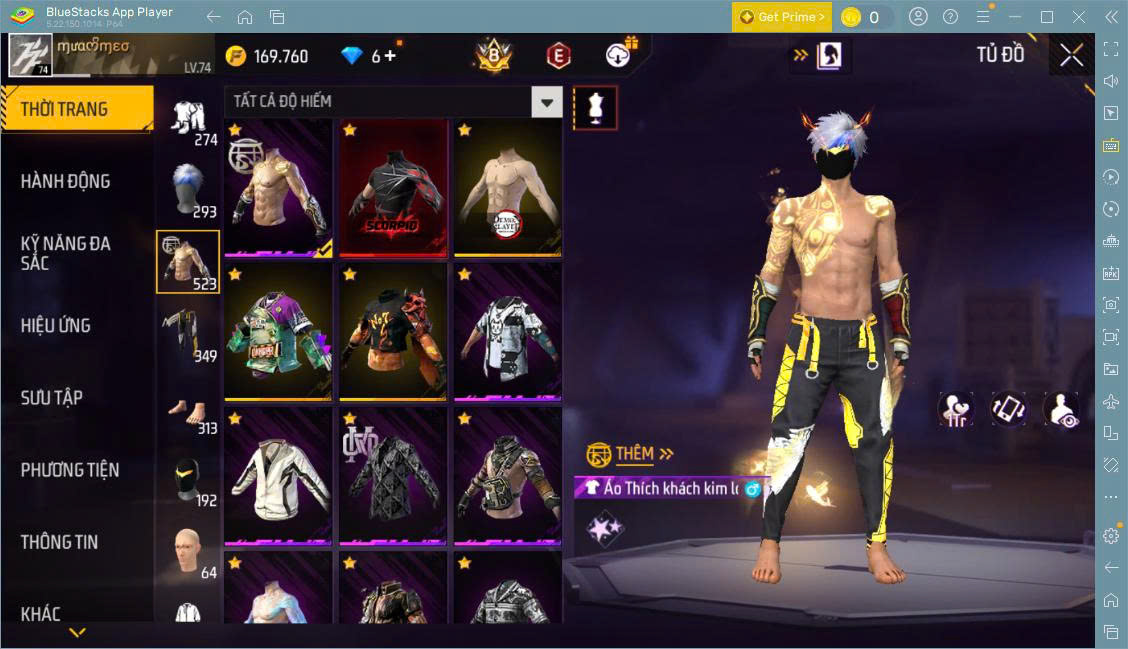Open the SƯU TẬP tab
Image resolution: width=1128 pixels, height=649 pixels.
(x=52, y=397)
